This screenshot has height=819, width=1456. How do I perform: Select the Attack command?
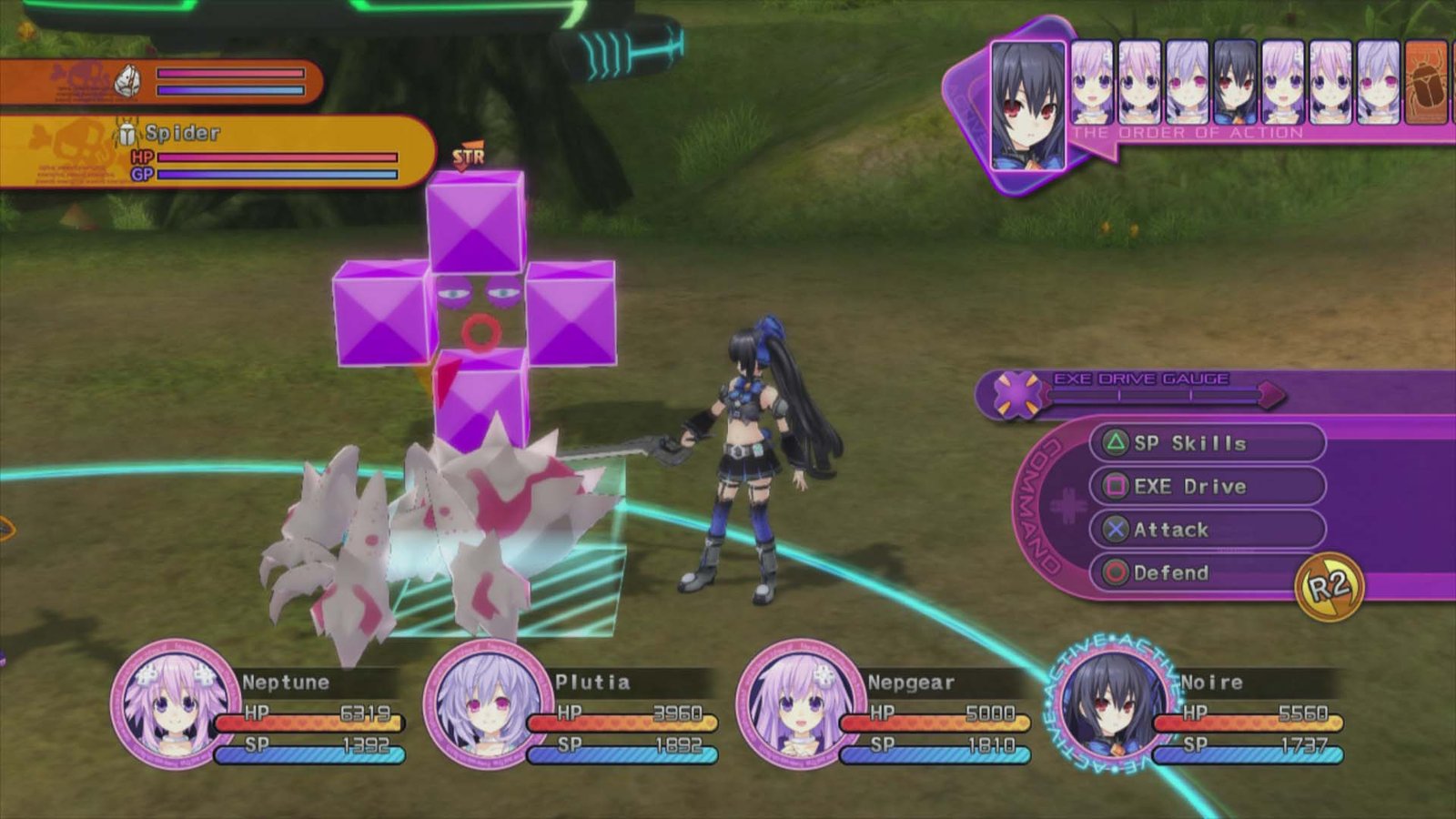1207,530
